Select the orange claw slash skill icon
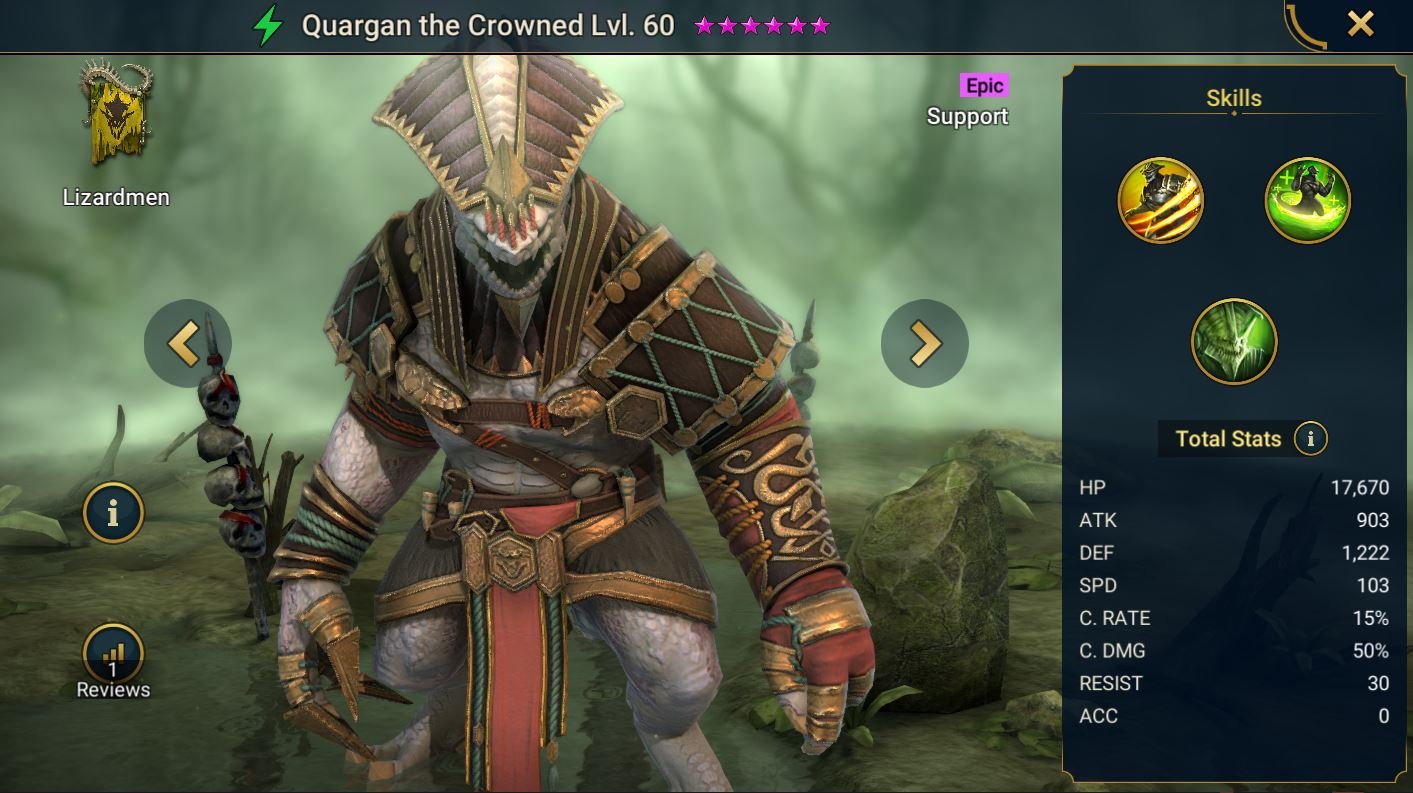1413x793 pixels. pyautogui.click(x=1160, y=200)
